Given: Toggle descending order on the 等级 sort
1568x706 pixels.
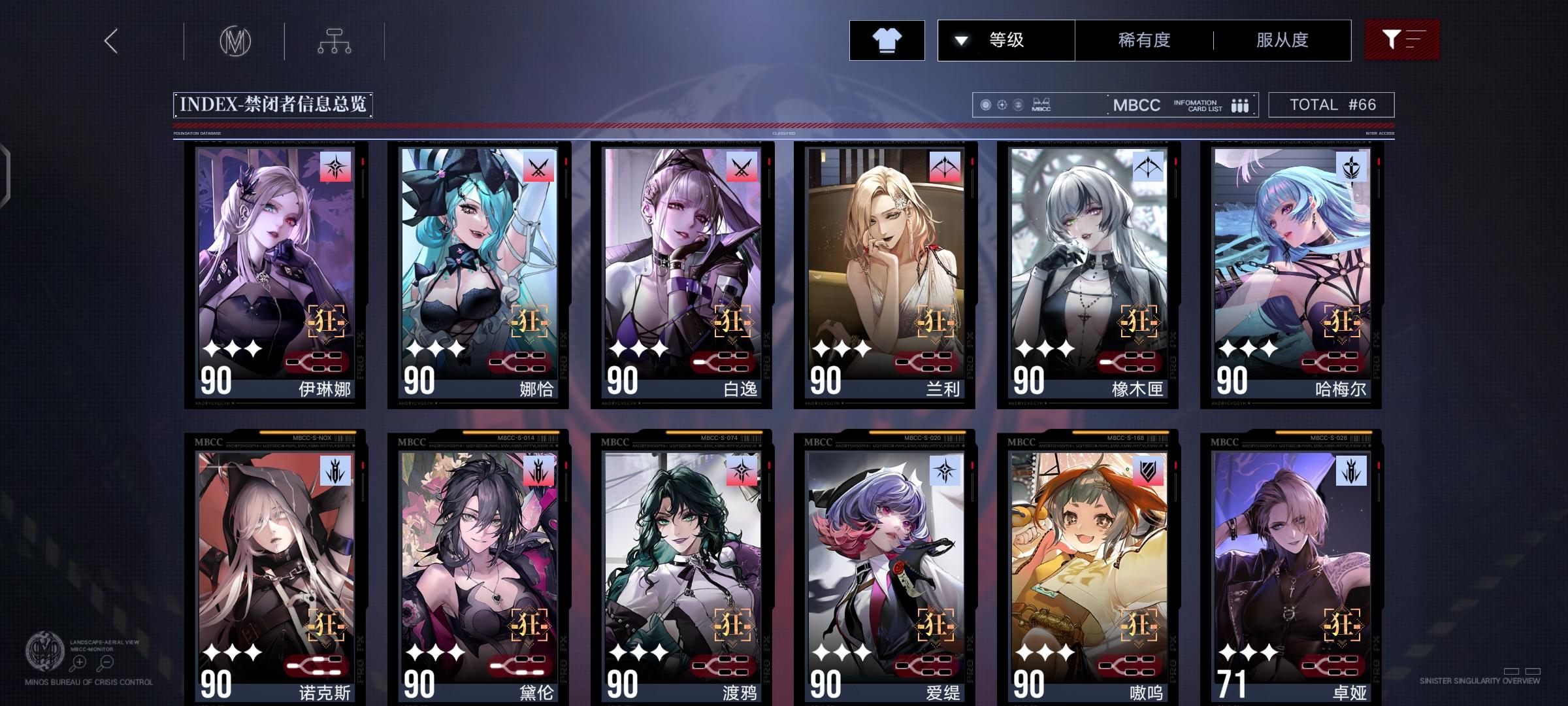Looking at the screenshot, I should coord(960,40).
